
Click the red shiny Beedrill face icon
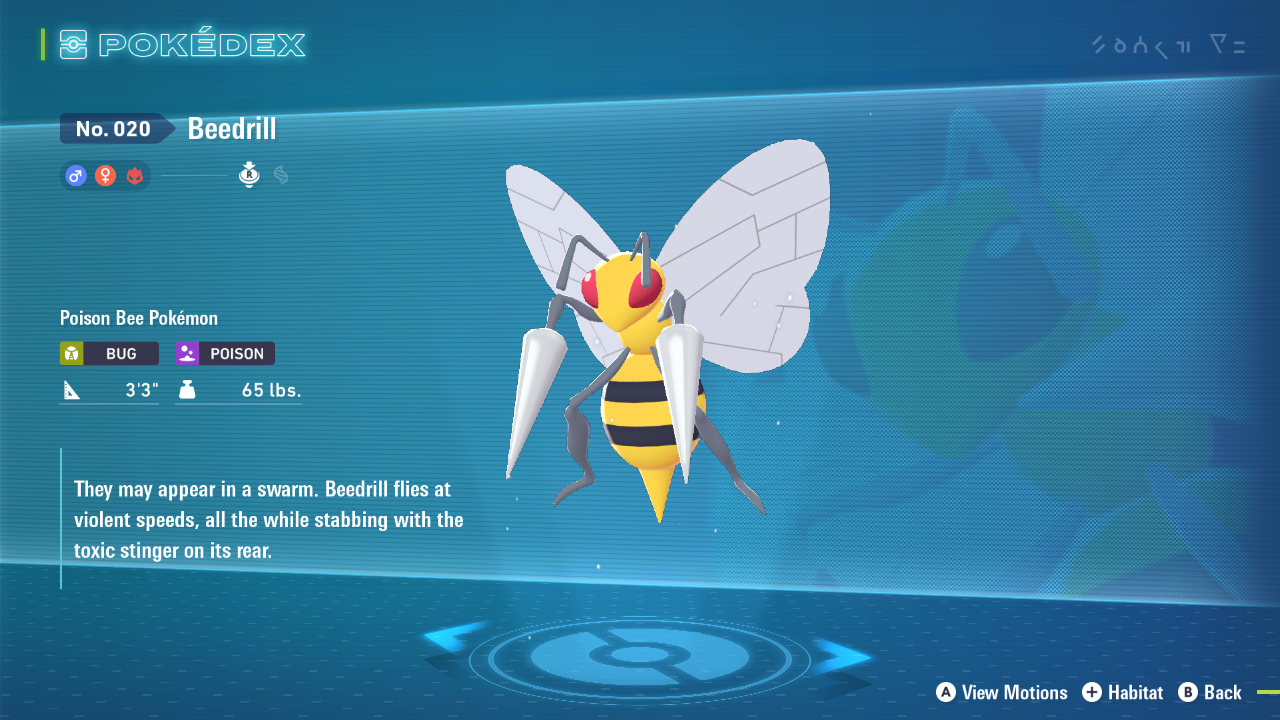click(135, 175)
